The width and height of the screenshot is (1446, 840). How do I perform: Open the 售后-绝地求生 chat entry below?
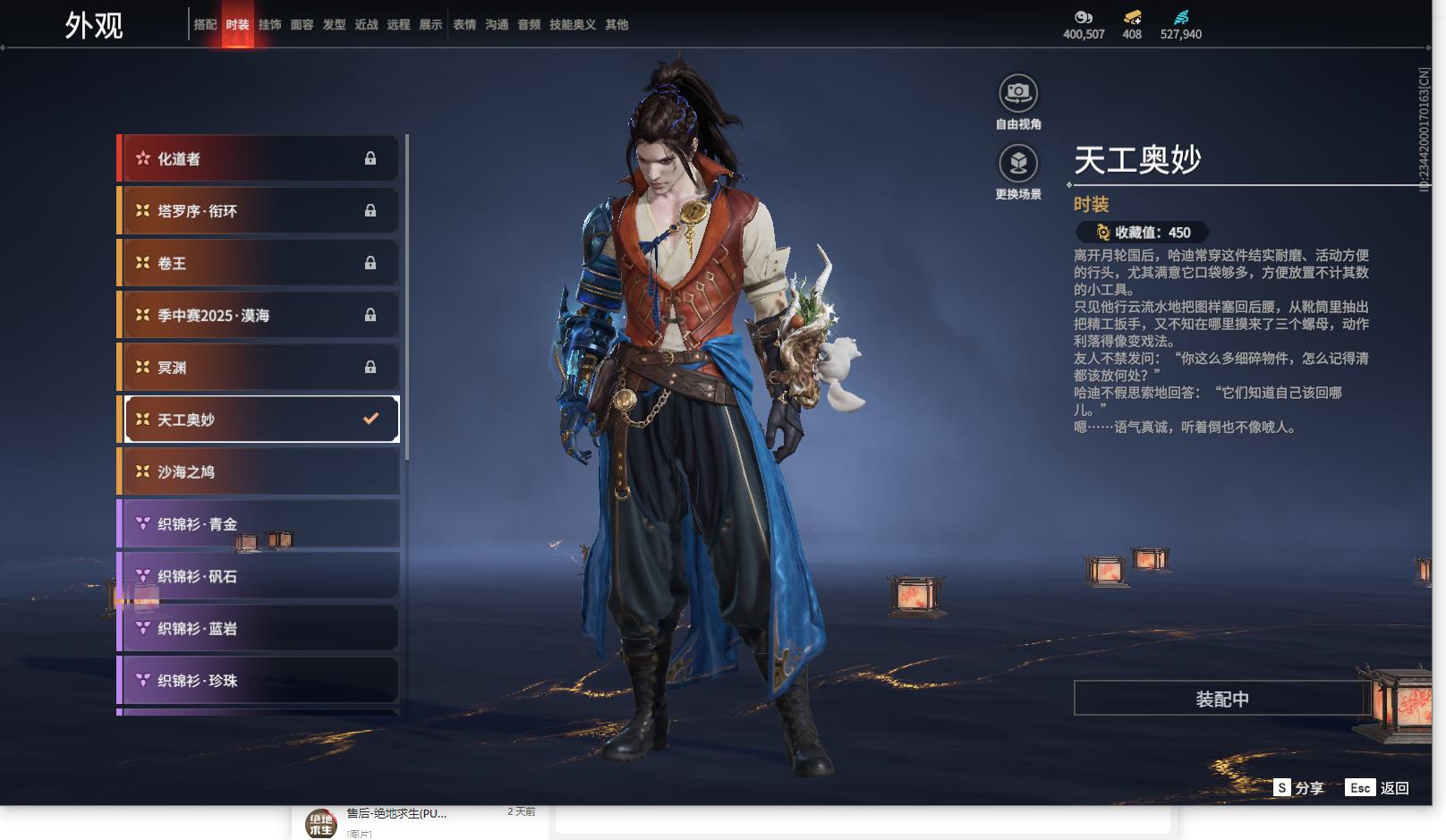(396, 816)
